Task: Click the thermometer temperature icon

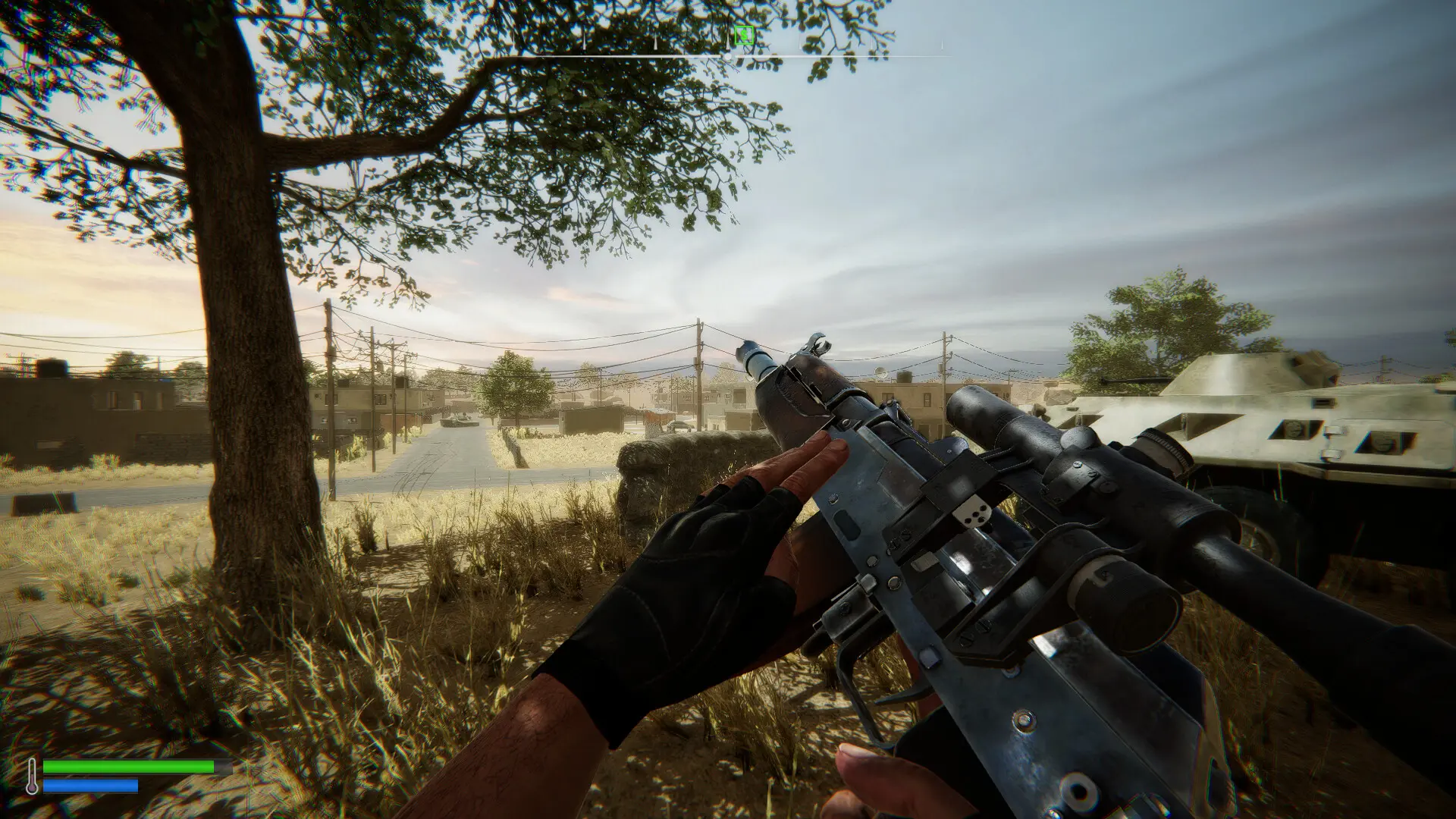Action: (32, 776)
